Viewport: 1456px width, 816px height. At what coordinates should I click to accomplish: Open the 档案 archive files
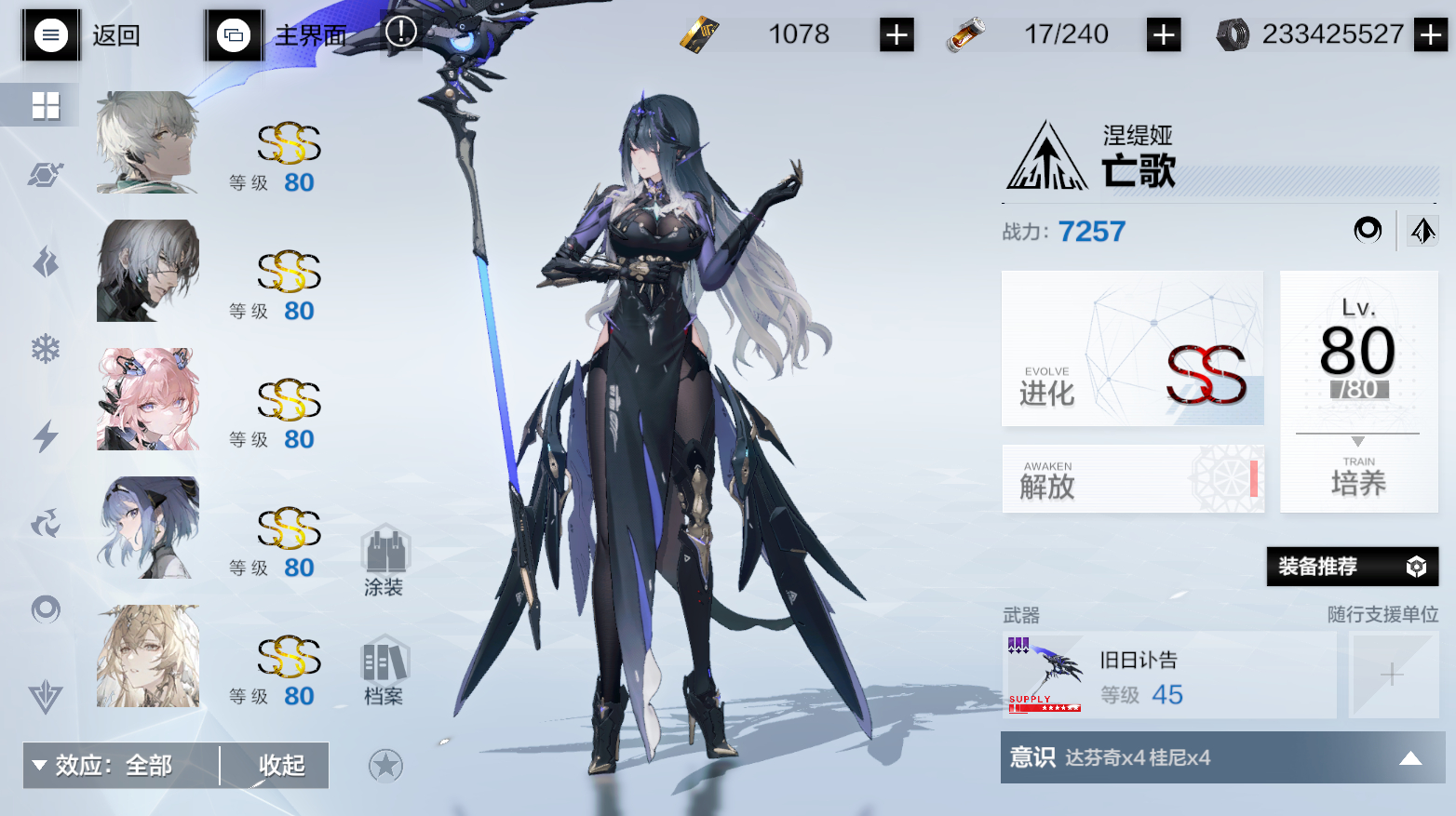coord(384,671)
